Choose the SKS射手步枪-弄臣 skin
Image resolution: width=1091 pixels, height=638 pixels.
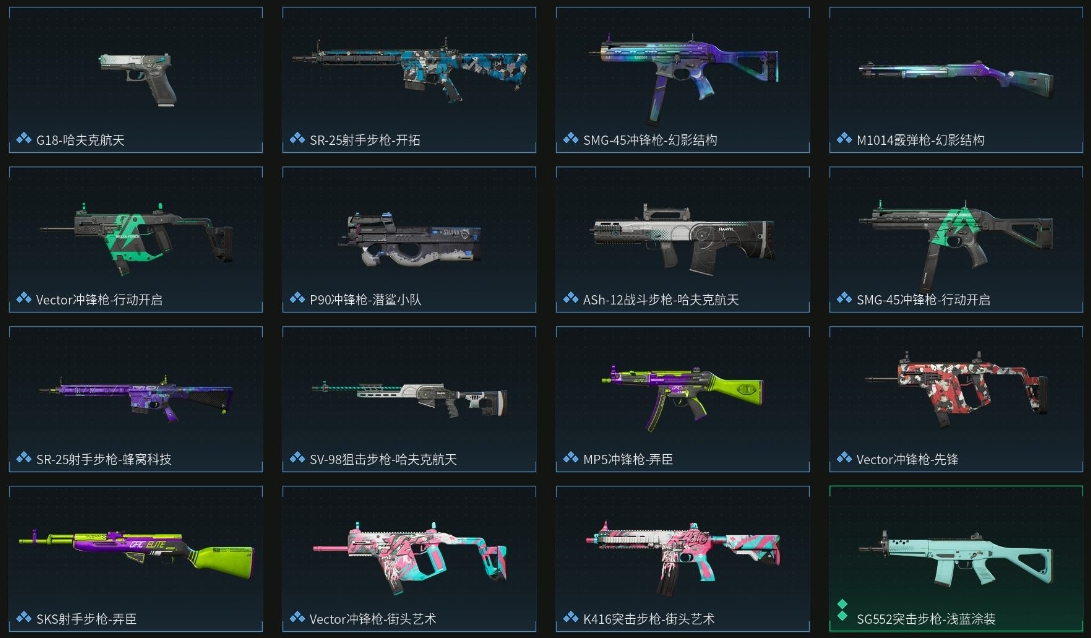click(136, 558)
